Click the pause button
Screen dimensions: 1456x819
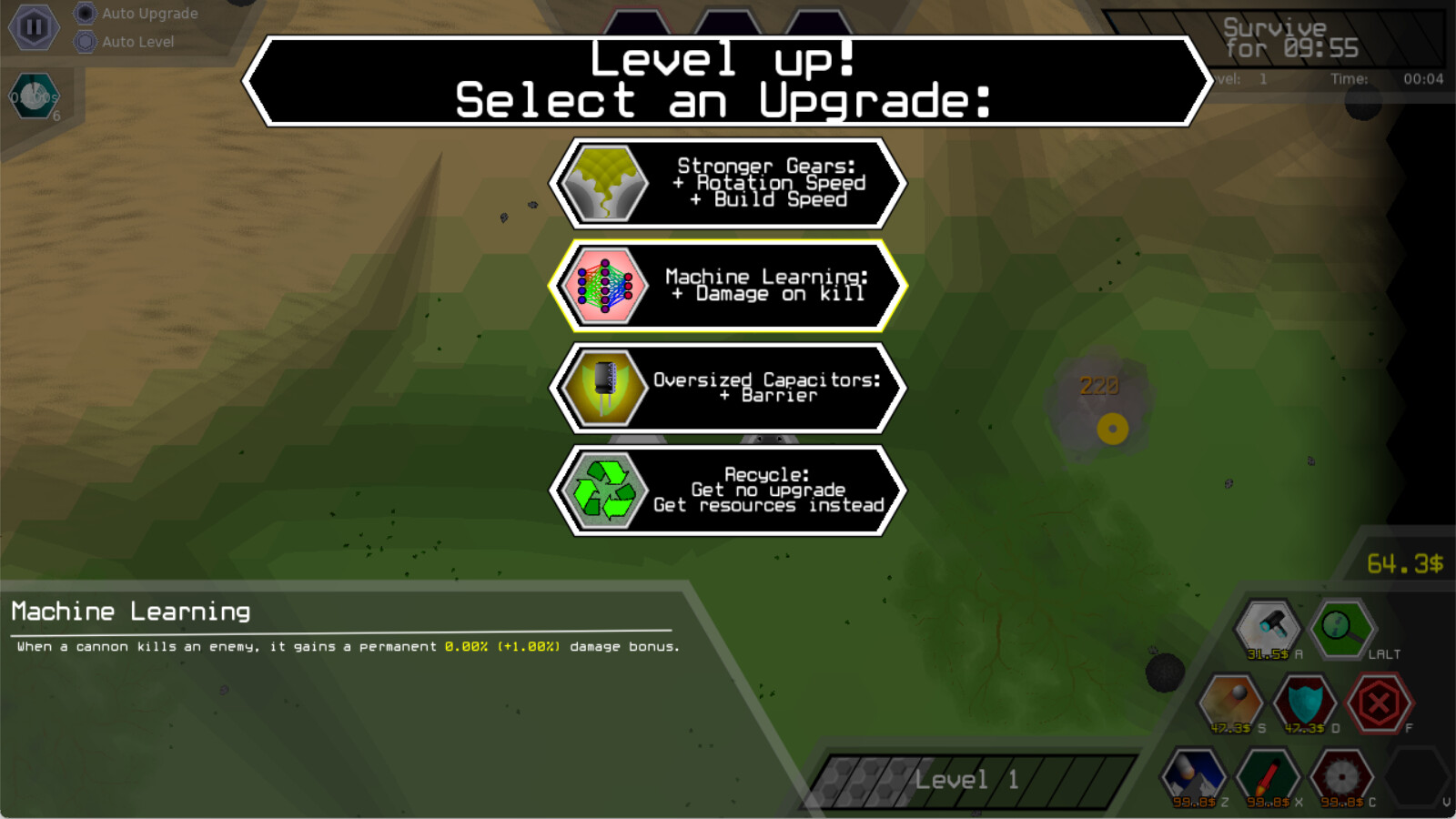point(34,27)
